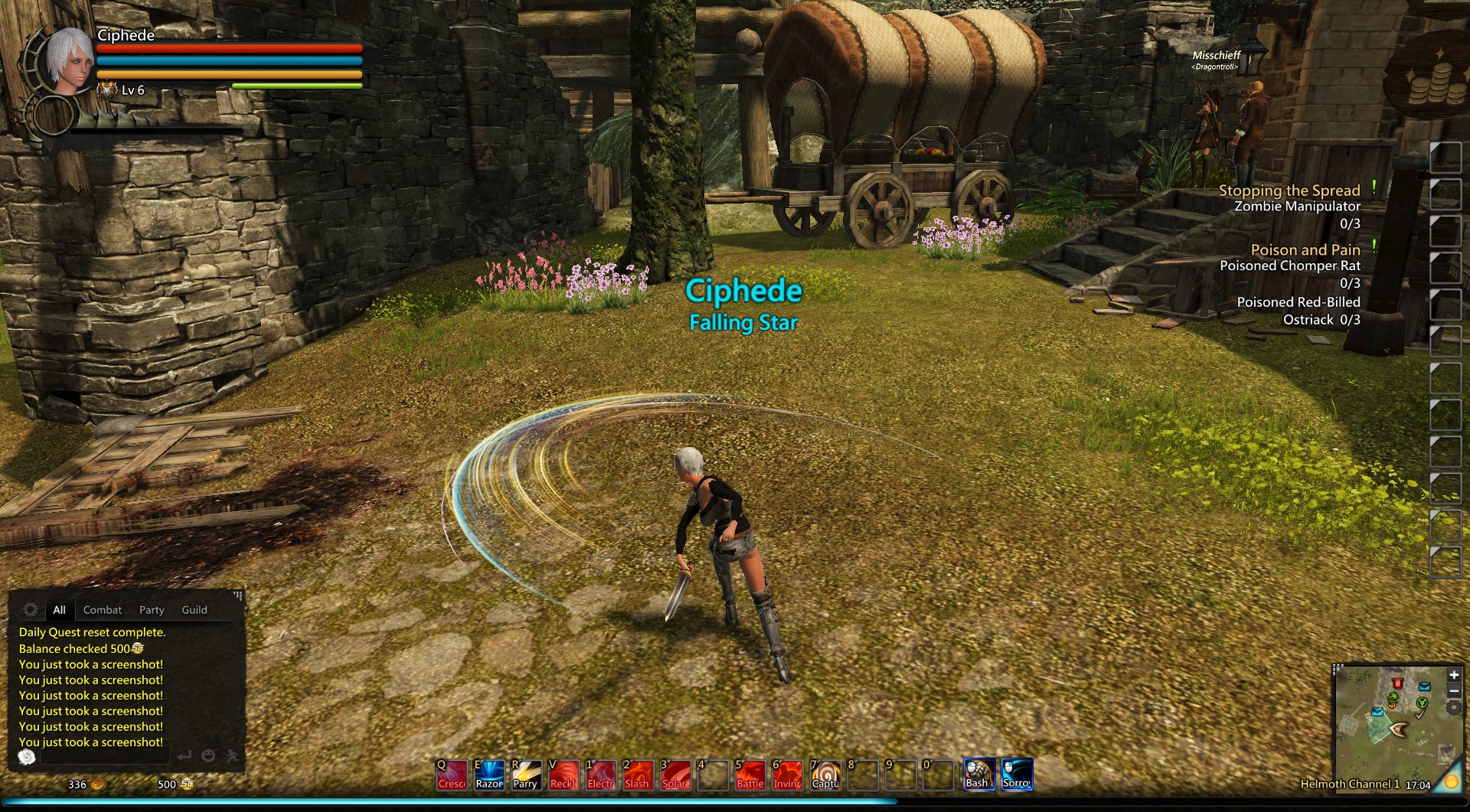Use the Parry skill
The height and width of the screenshot is (812, 1470).
[x=526, y=774]
